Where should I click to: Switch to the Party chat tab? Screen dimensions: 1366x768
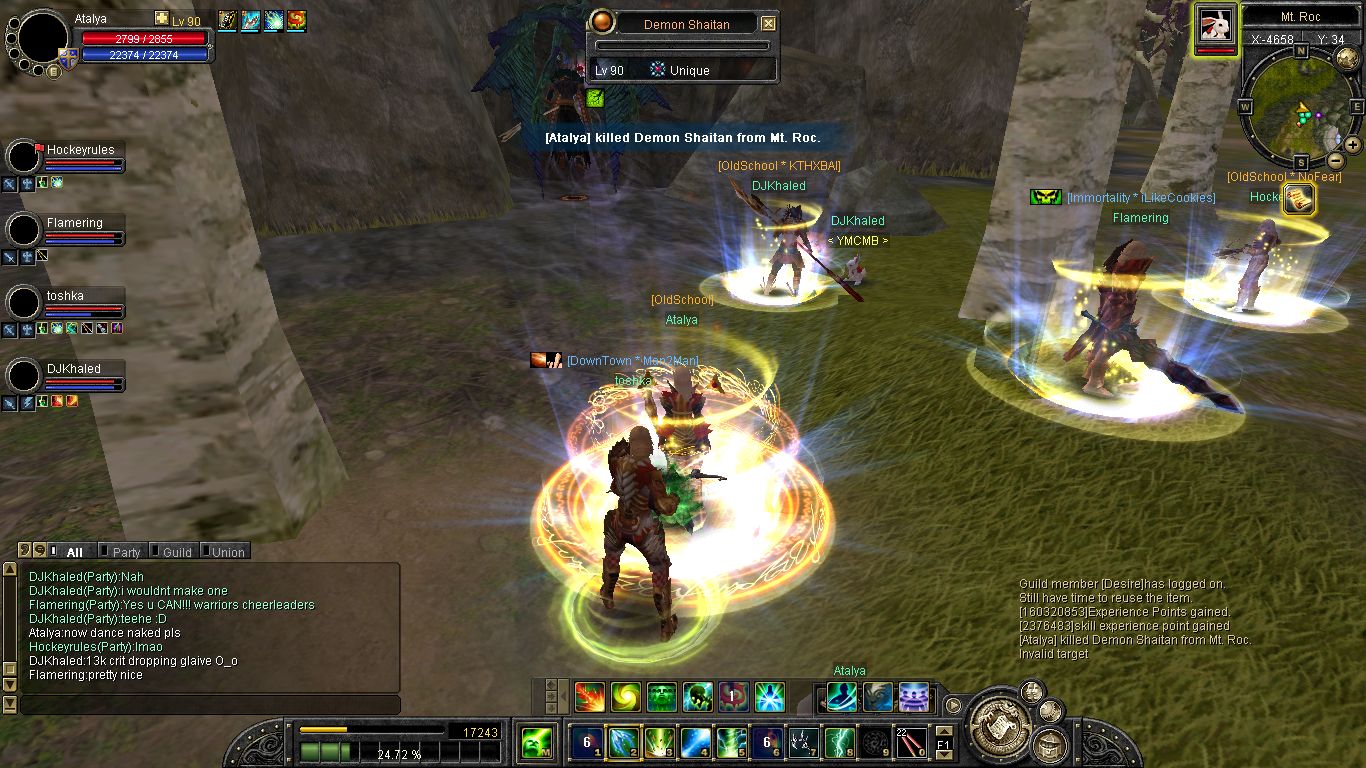click(x=126, y=552)
